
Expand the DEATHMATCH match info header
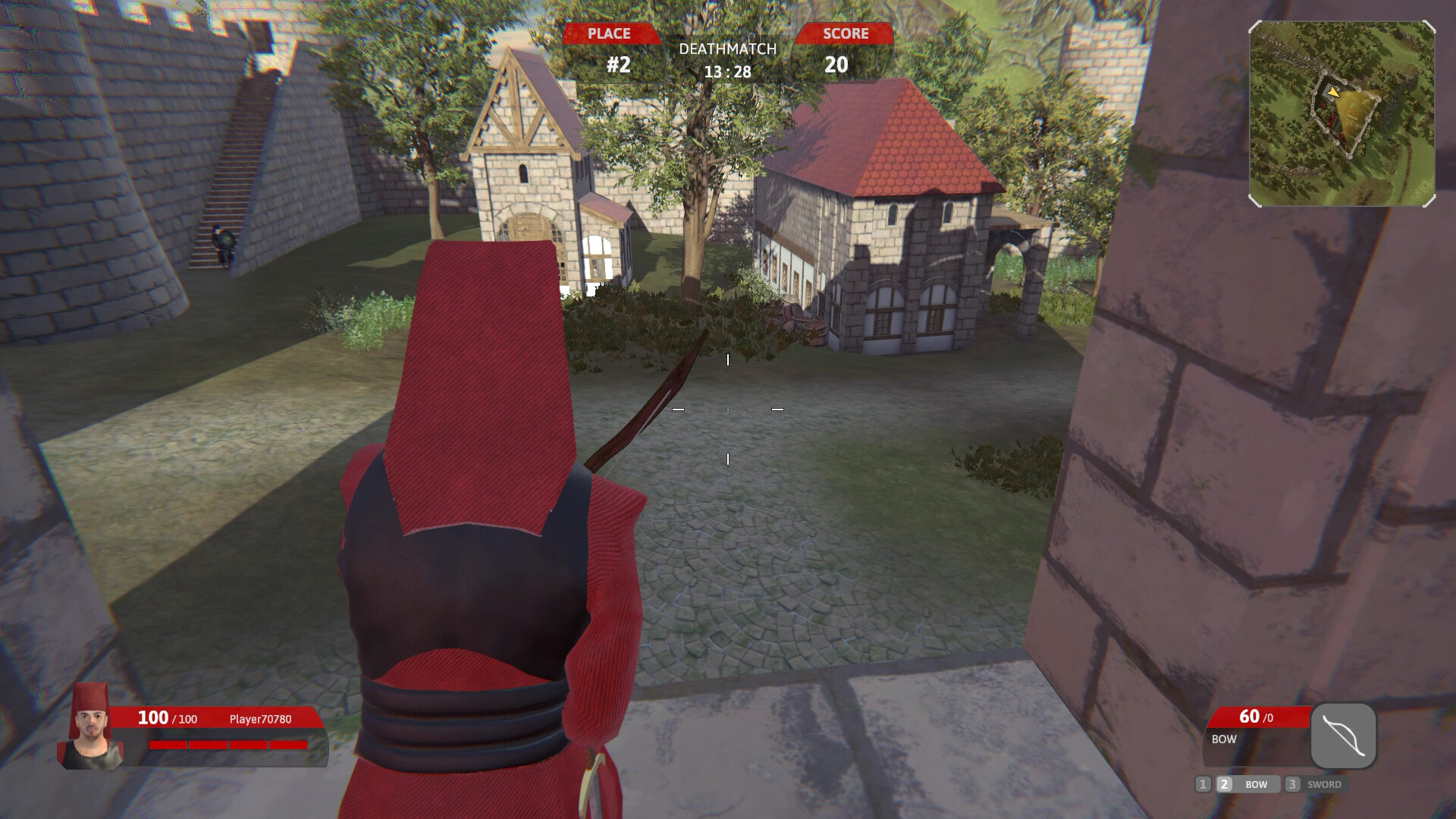(x=728, y=50)
